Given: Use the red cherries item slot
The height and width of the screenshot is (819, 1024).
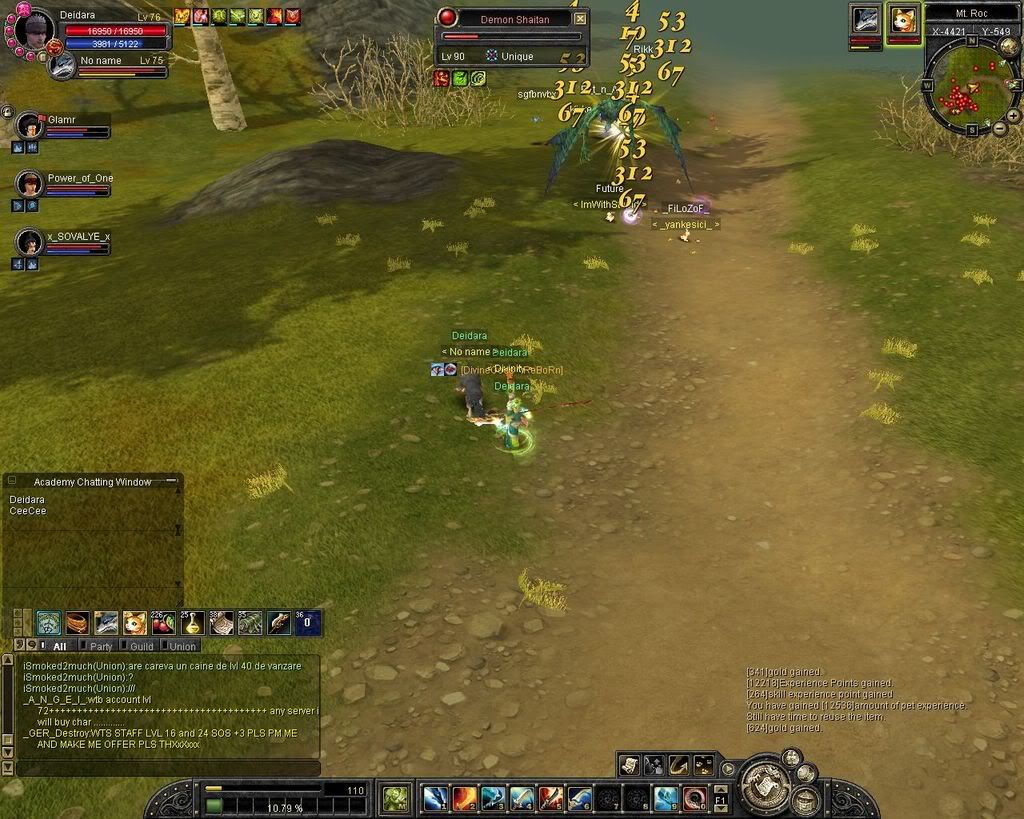Looking at the screenshot, I should [x=164, y=623].
